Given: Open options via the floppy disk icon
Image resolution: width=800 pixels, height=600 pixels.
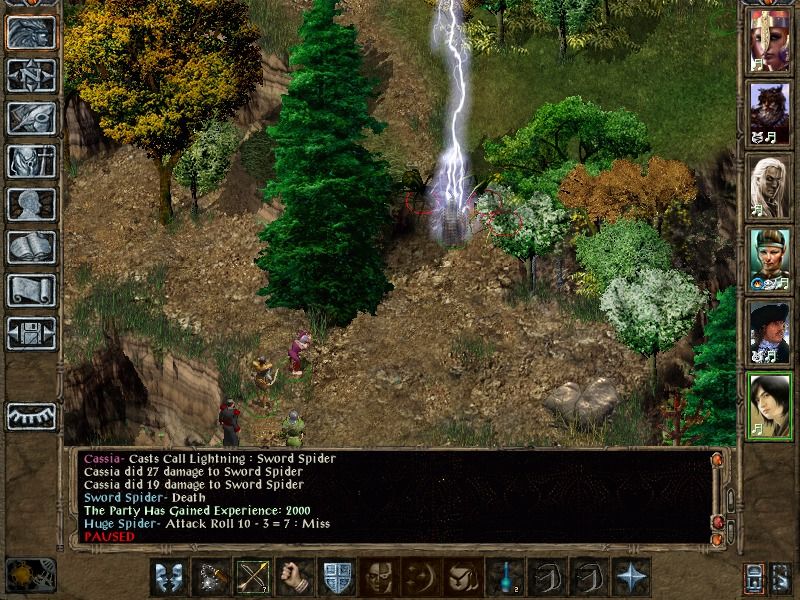Looking at the screenshot, I should (31, 333).
